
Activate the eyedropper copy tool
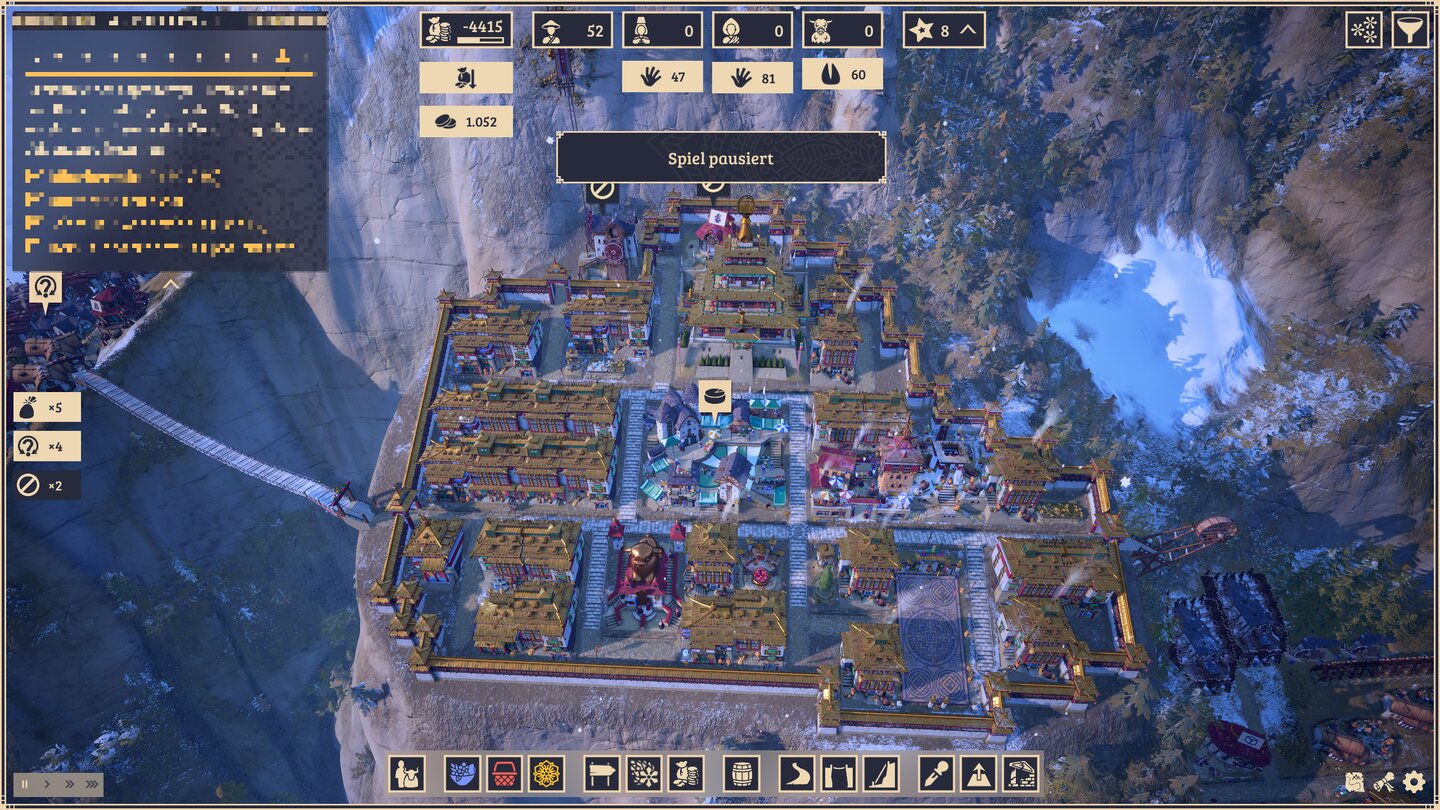[936, 774]
